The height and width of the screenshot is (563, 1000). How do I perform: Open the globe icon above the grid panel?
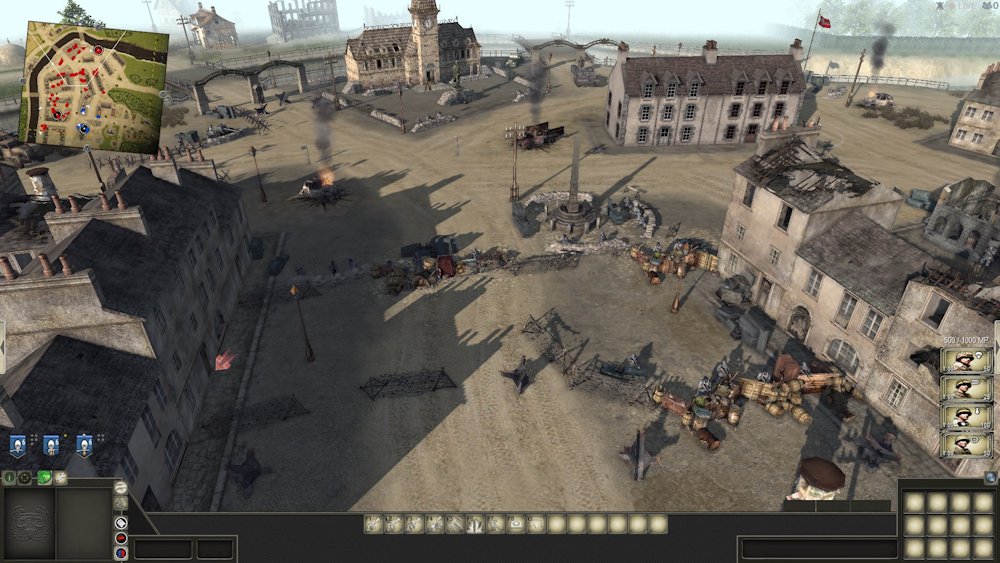990,478
